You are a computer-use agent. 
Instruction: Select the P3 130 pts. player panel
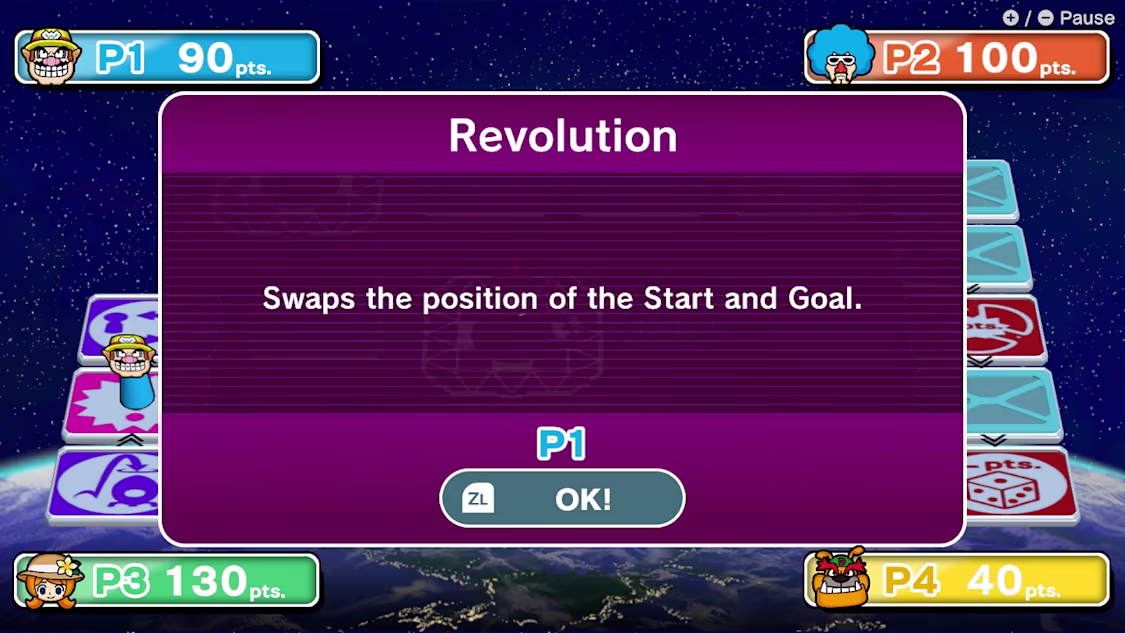tap(167, 580)
